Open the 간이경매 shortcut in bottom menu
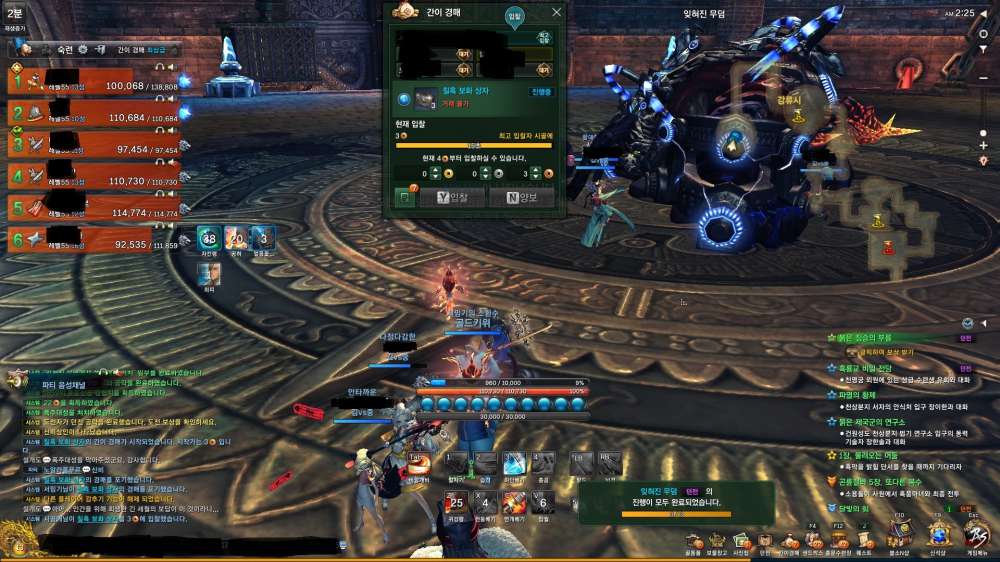This screenshot has width=1000, height=562. [789, 540]
